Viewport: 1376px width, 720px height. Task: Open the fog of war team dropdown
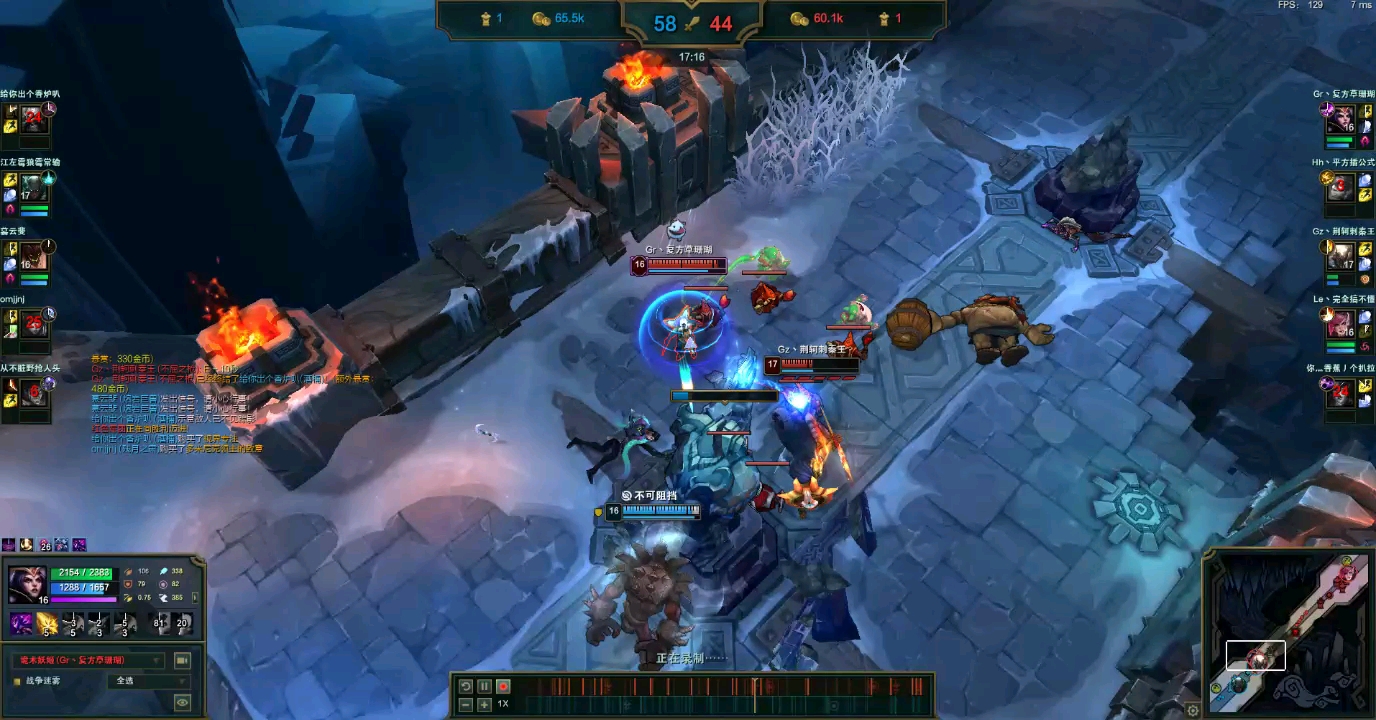tap(147, 681)
